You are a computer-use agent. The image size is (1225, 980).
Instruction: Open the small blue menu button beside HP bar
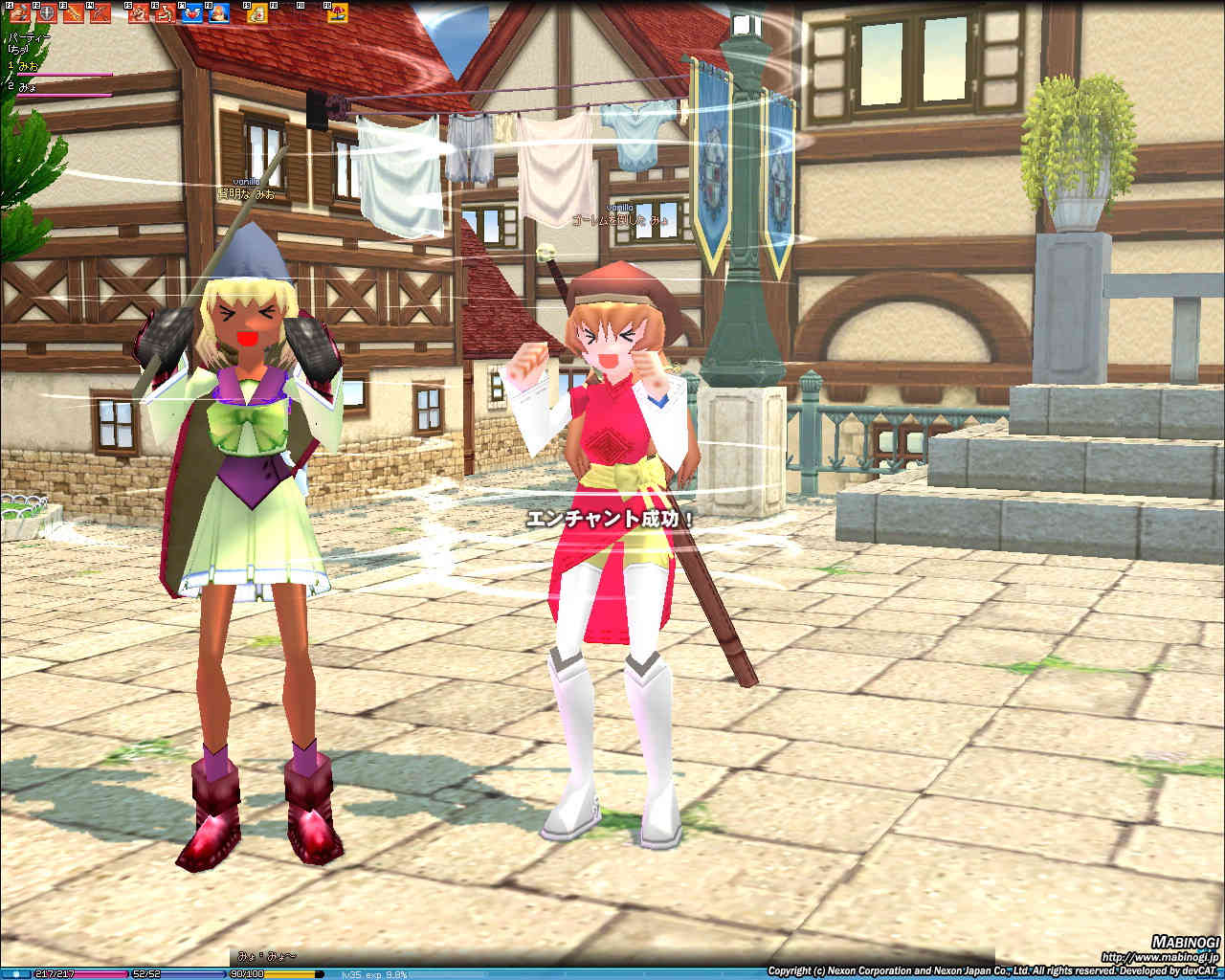[17, 974]
